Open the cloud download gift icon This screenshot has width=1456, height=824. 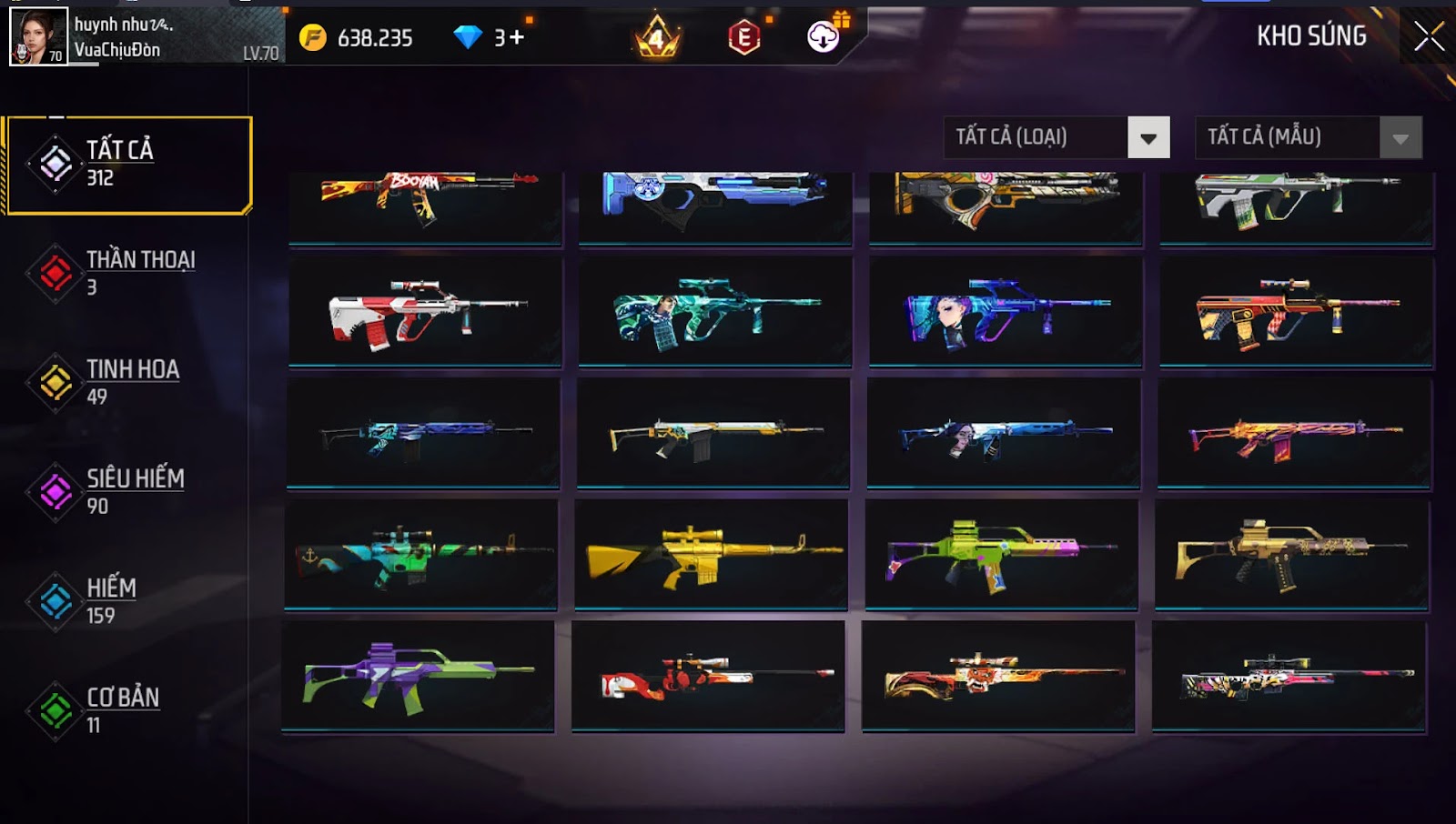tap(824, 36)
